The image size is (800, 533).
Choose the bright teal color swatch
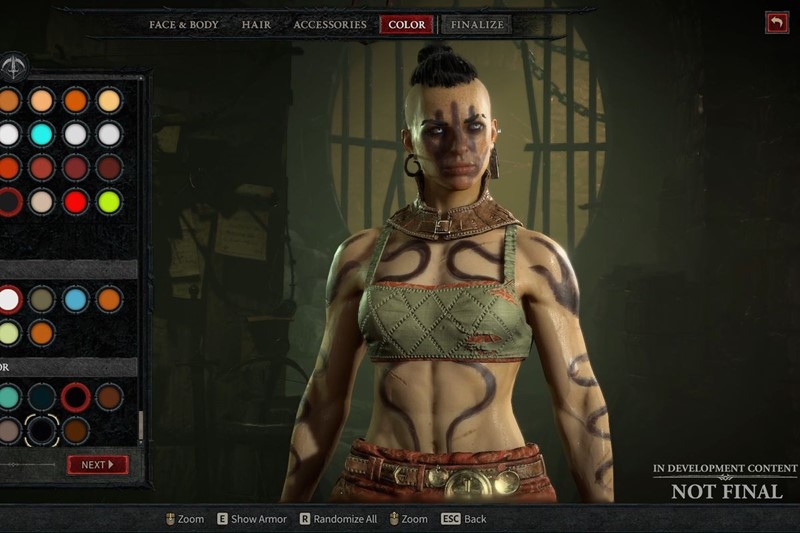[9, 397]
